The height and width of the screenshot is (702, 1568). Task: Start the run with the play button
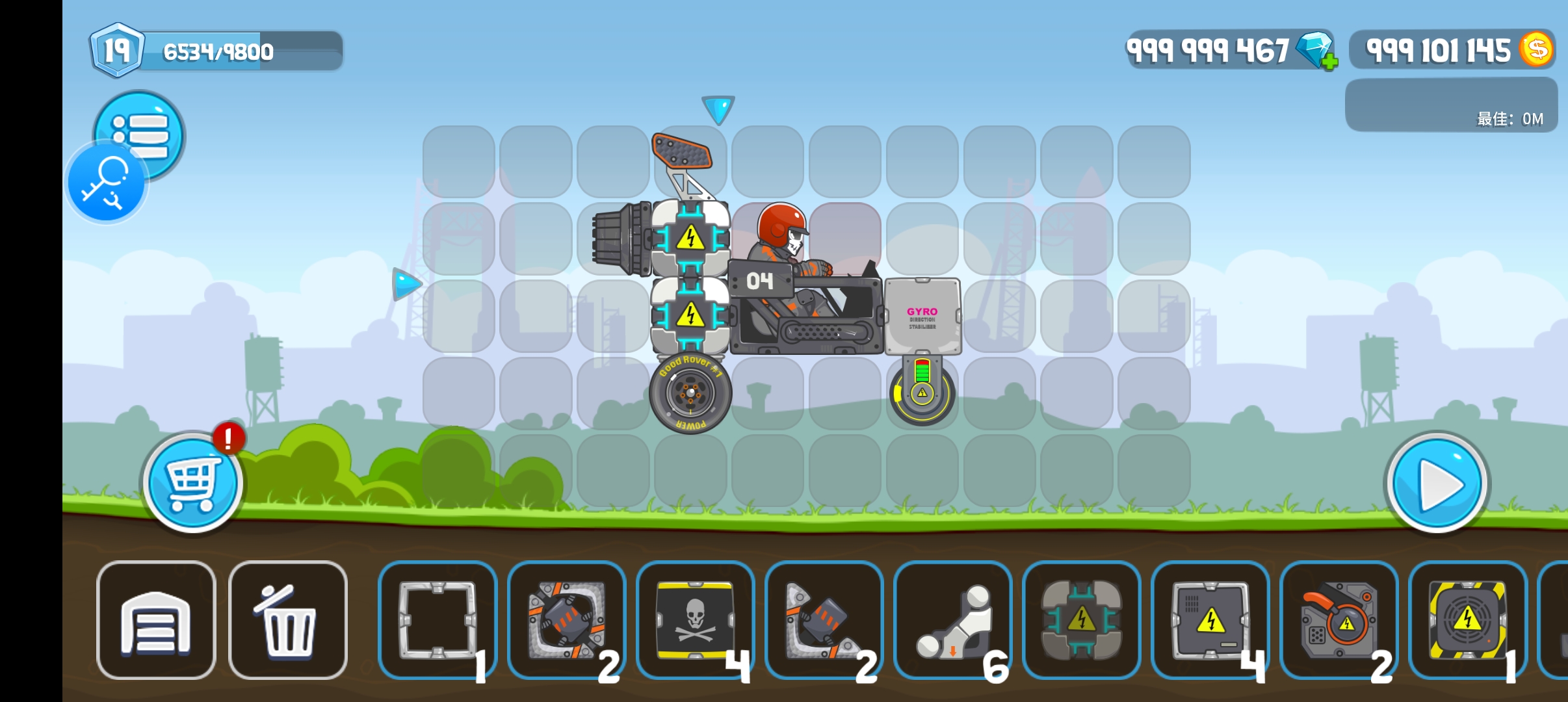click(1437, 484)
